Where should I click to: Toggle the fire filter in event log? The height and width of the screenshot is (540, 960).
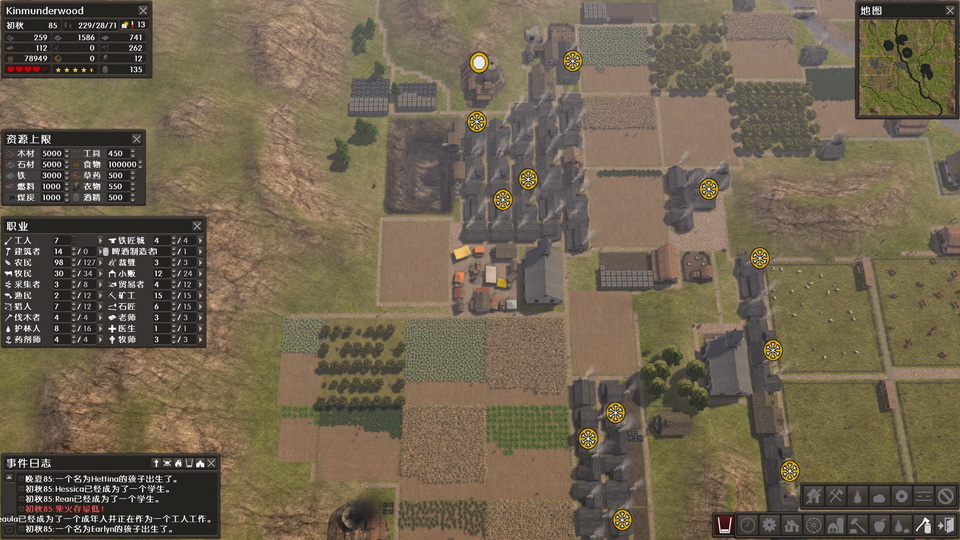(178, 463)
